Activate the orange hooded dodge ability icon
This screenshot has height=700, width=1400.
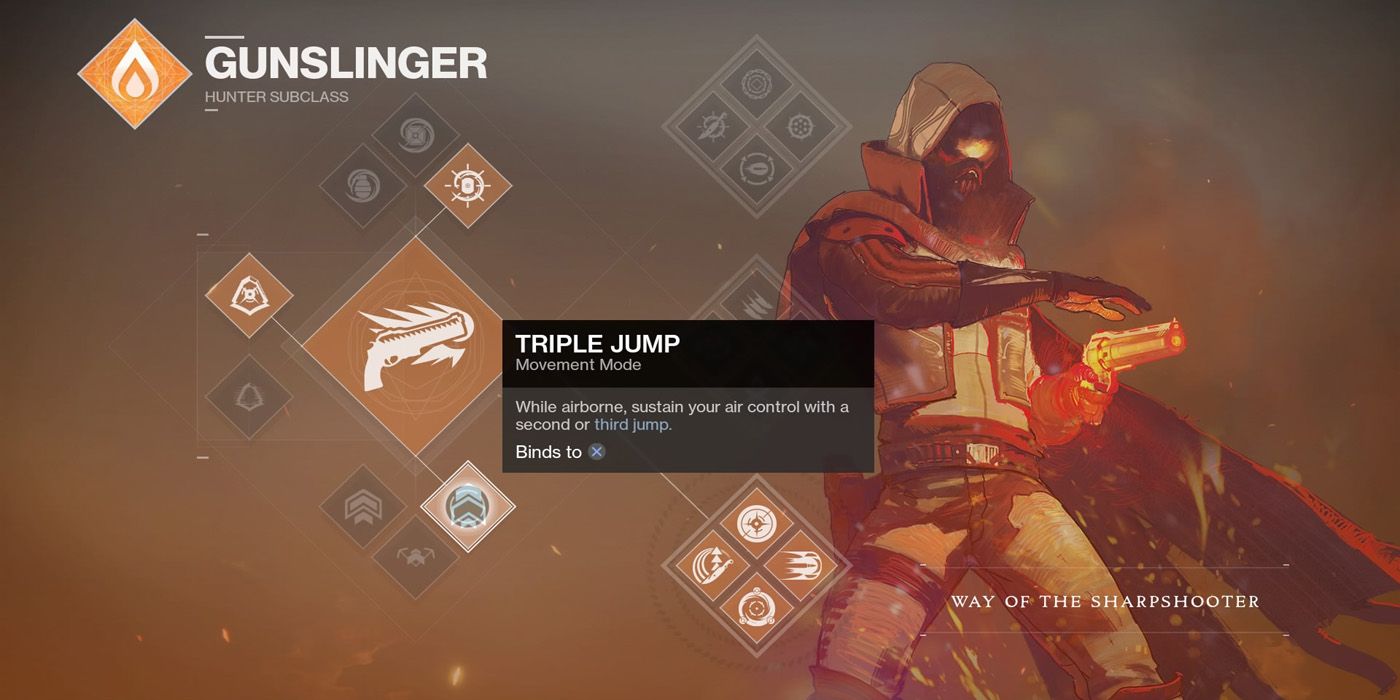[249, 296]
